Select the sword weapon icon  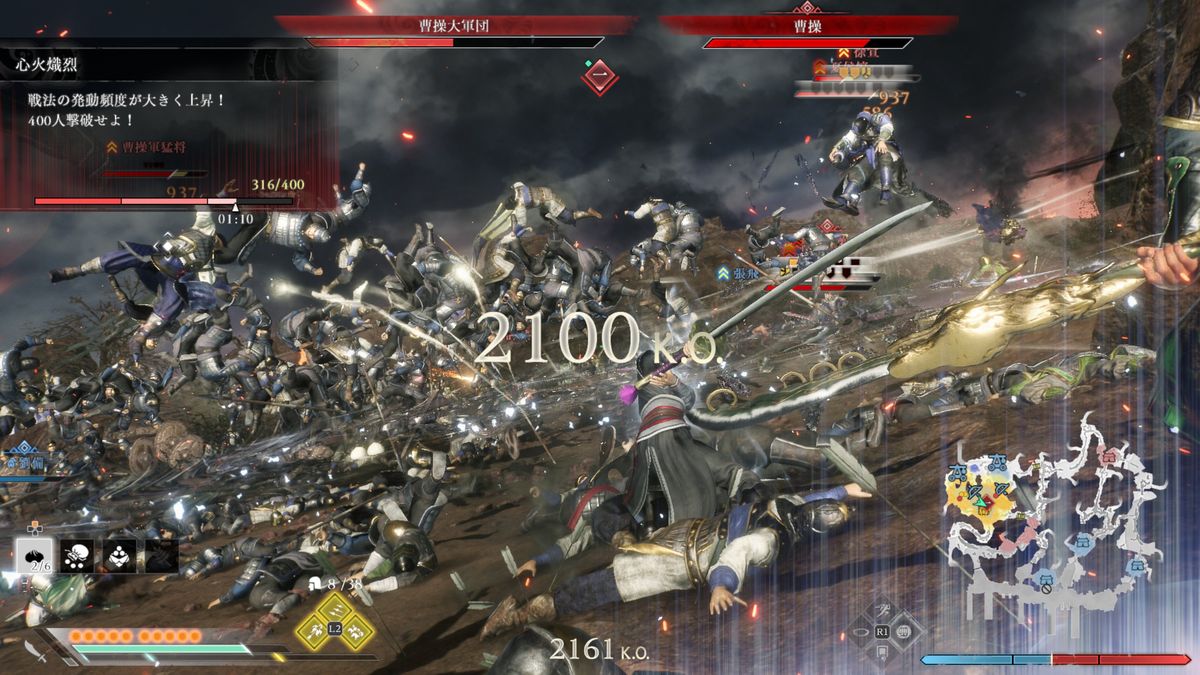36,651
